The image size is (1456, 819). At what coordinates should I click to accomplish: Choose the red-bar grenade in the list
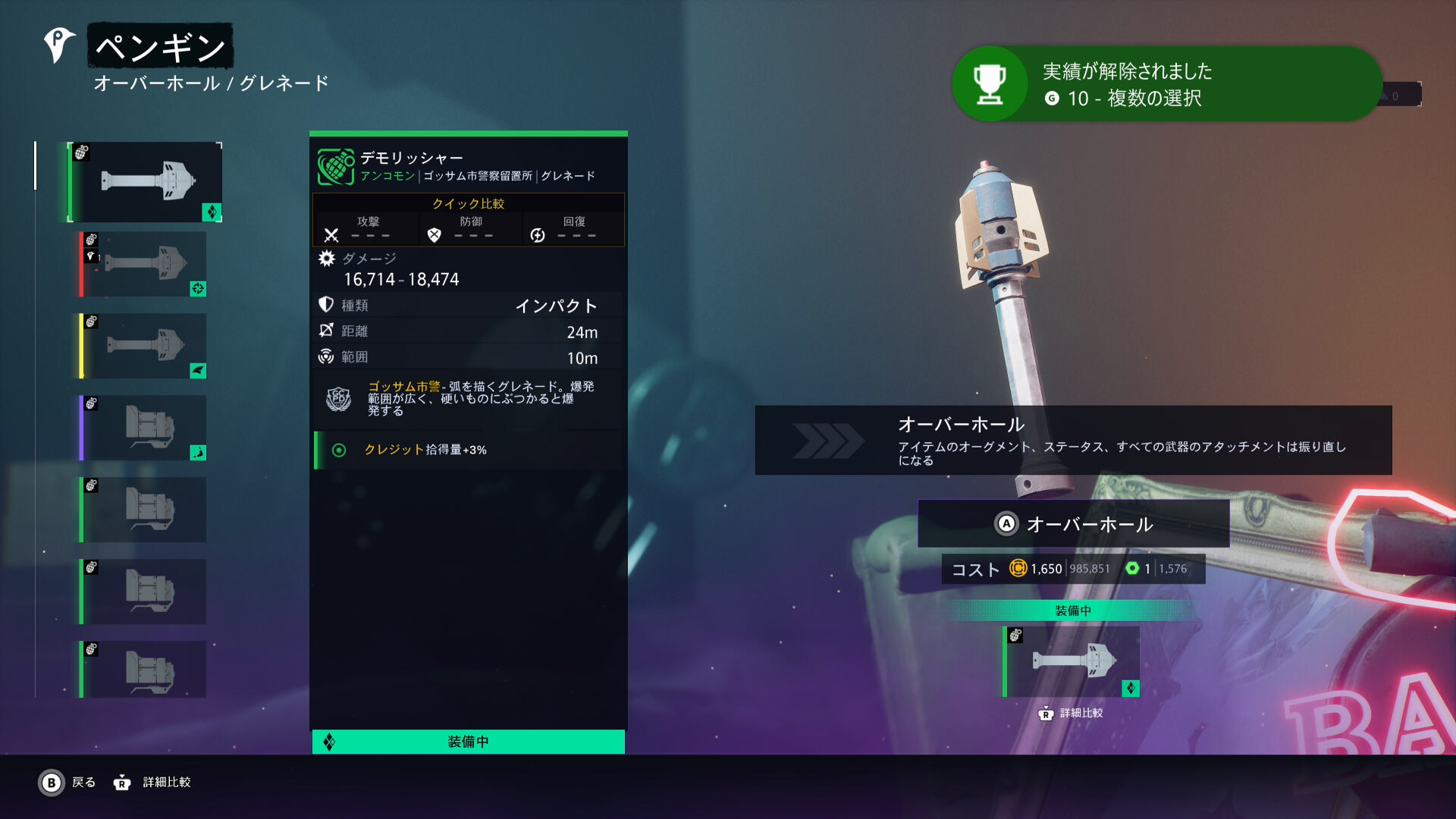tap(144, 264)
